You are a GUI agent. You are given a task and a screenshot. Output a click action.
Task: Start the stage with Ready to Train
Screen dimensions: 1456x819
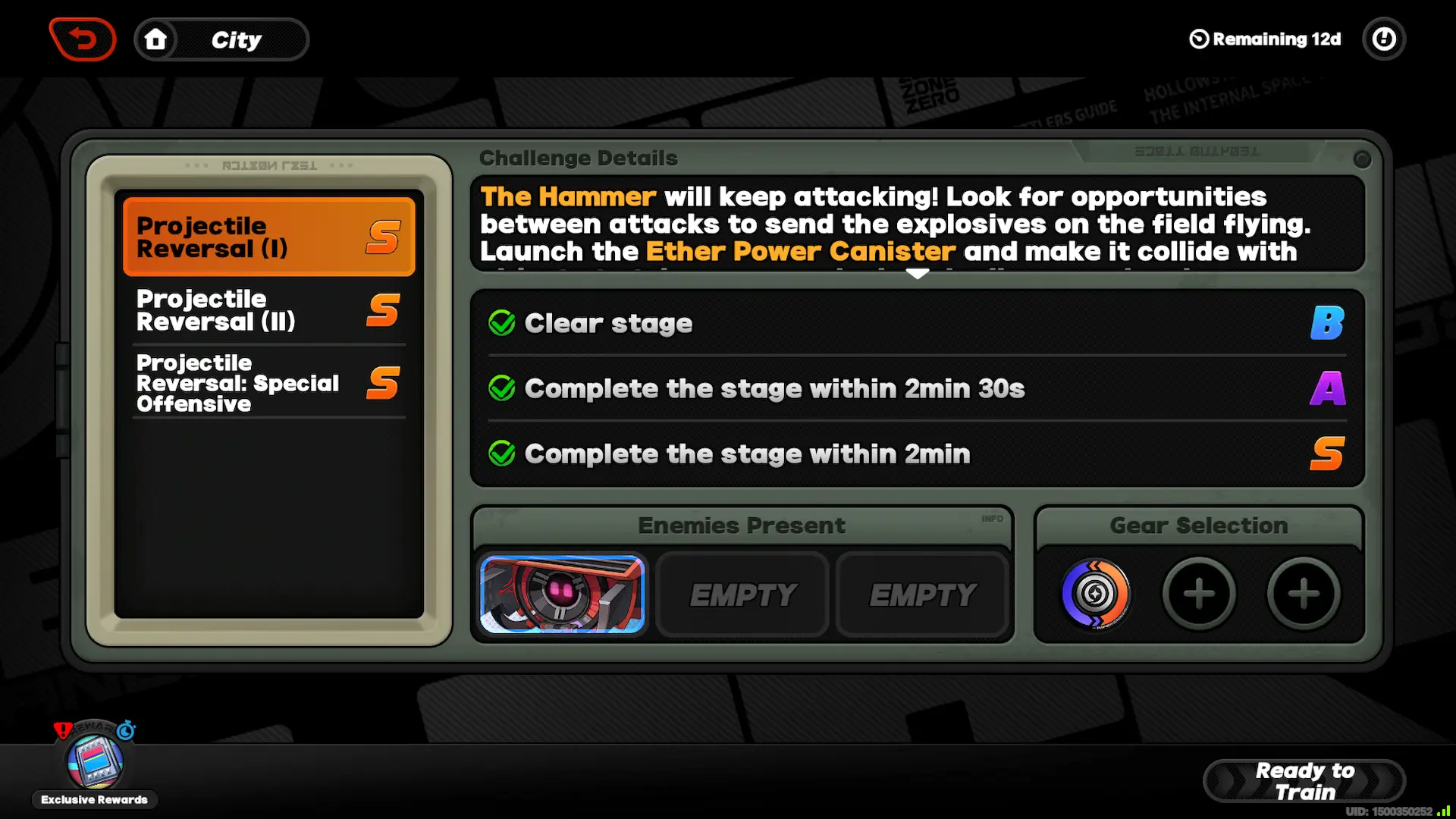click(1304, 781)
